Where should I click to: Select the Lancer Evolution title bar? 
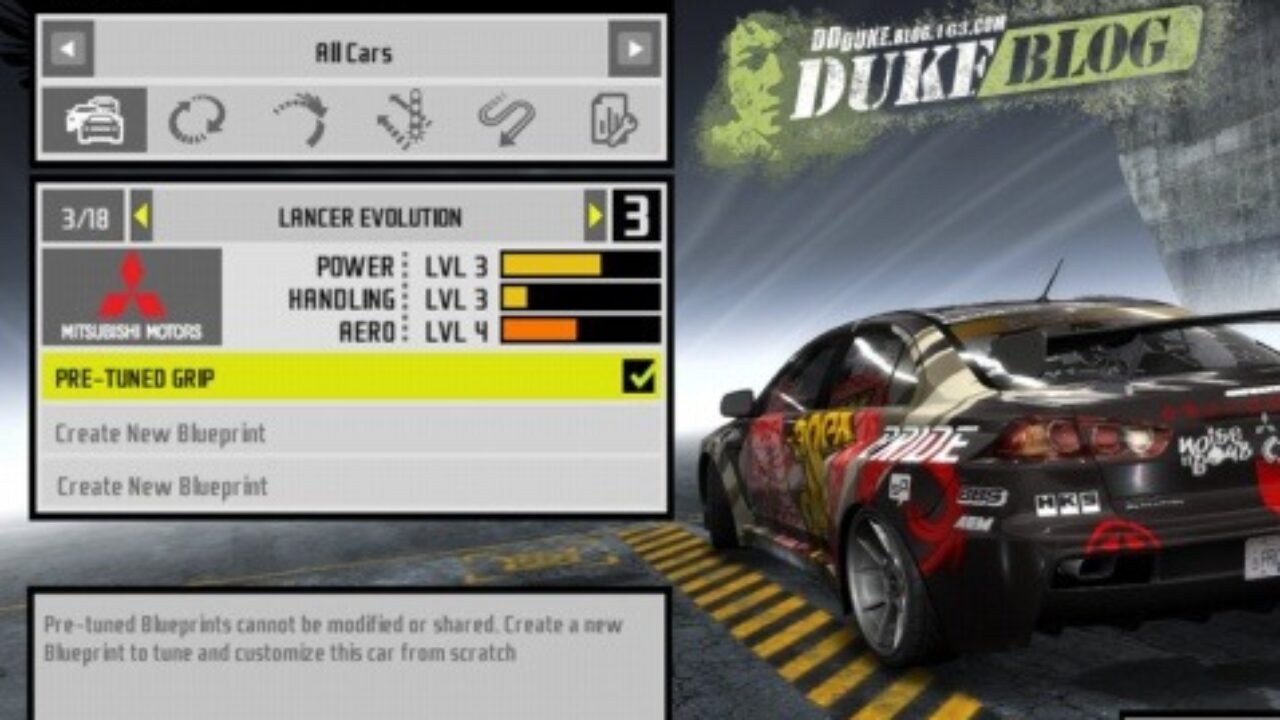[x=370, y=214]
